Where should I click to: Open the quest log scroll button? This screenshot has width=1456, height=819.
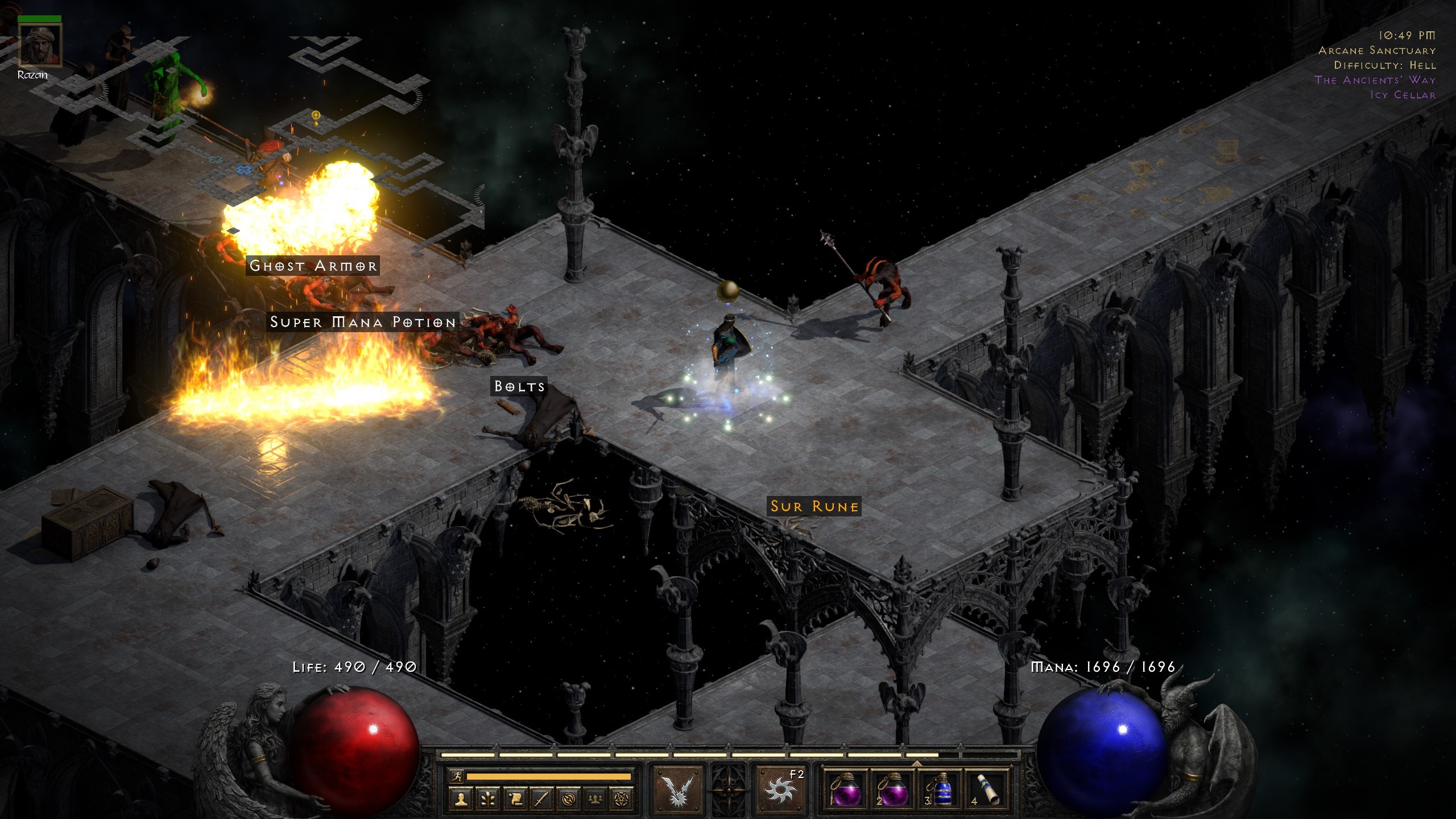[x=515, y=799]
